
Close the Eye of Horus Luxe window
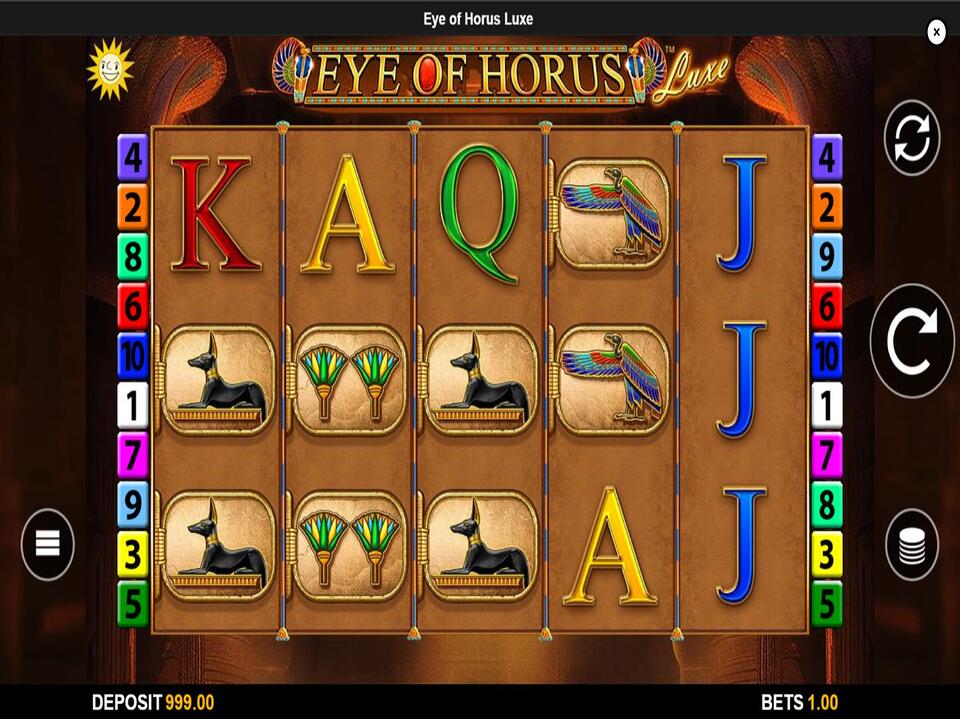point(936,32)
